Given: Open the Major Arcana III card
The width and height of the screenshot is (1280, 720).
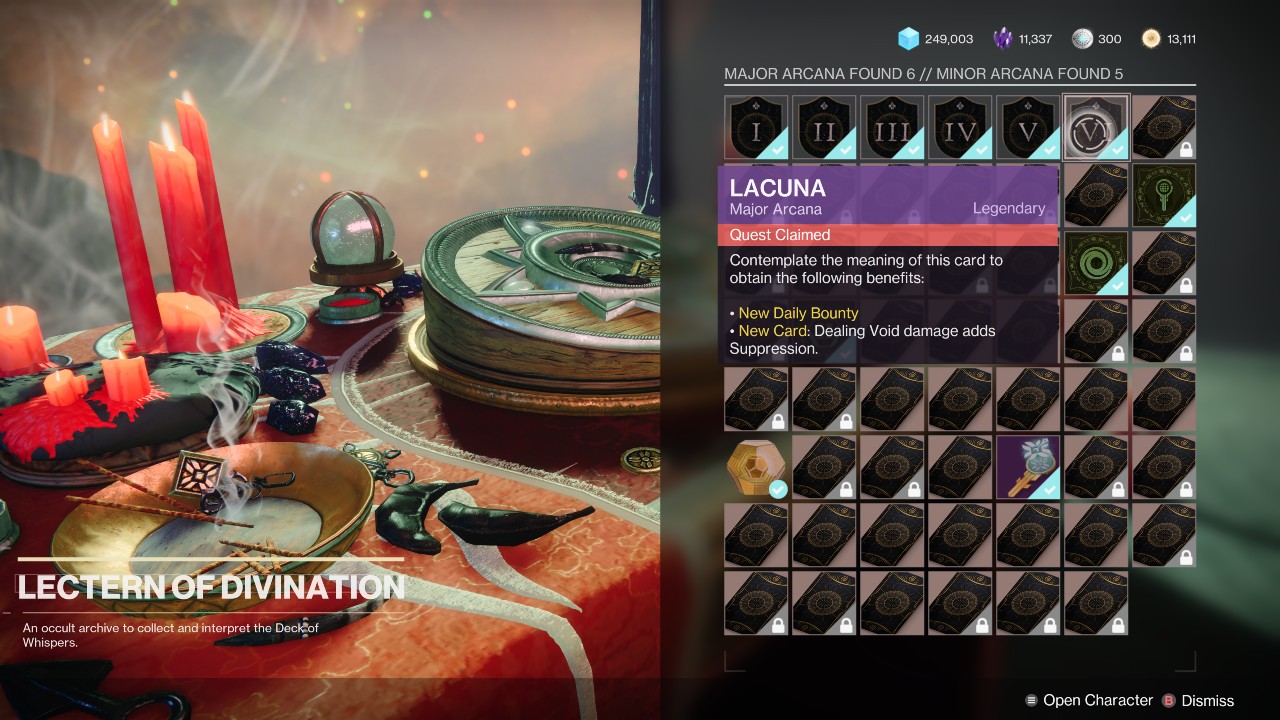Looking at the screenshot, I should click(892, 127).
